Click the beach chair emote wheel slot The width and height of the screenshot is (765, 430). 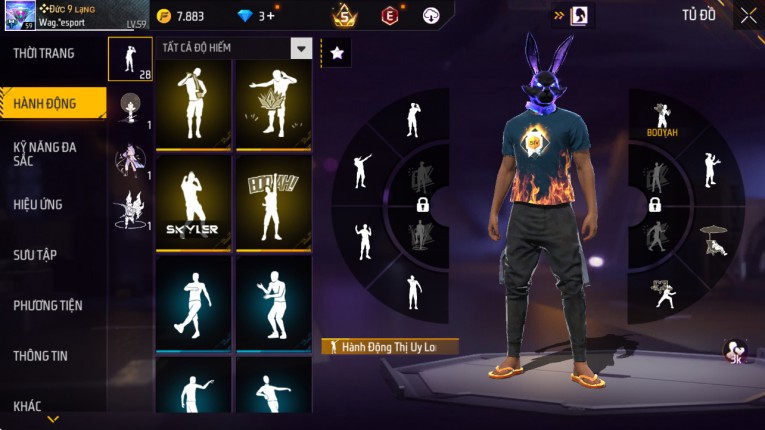(713, 238)
